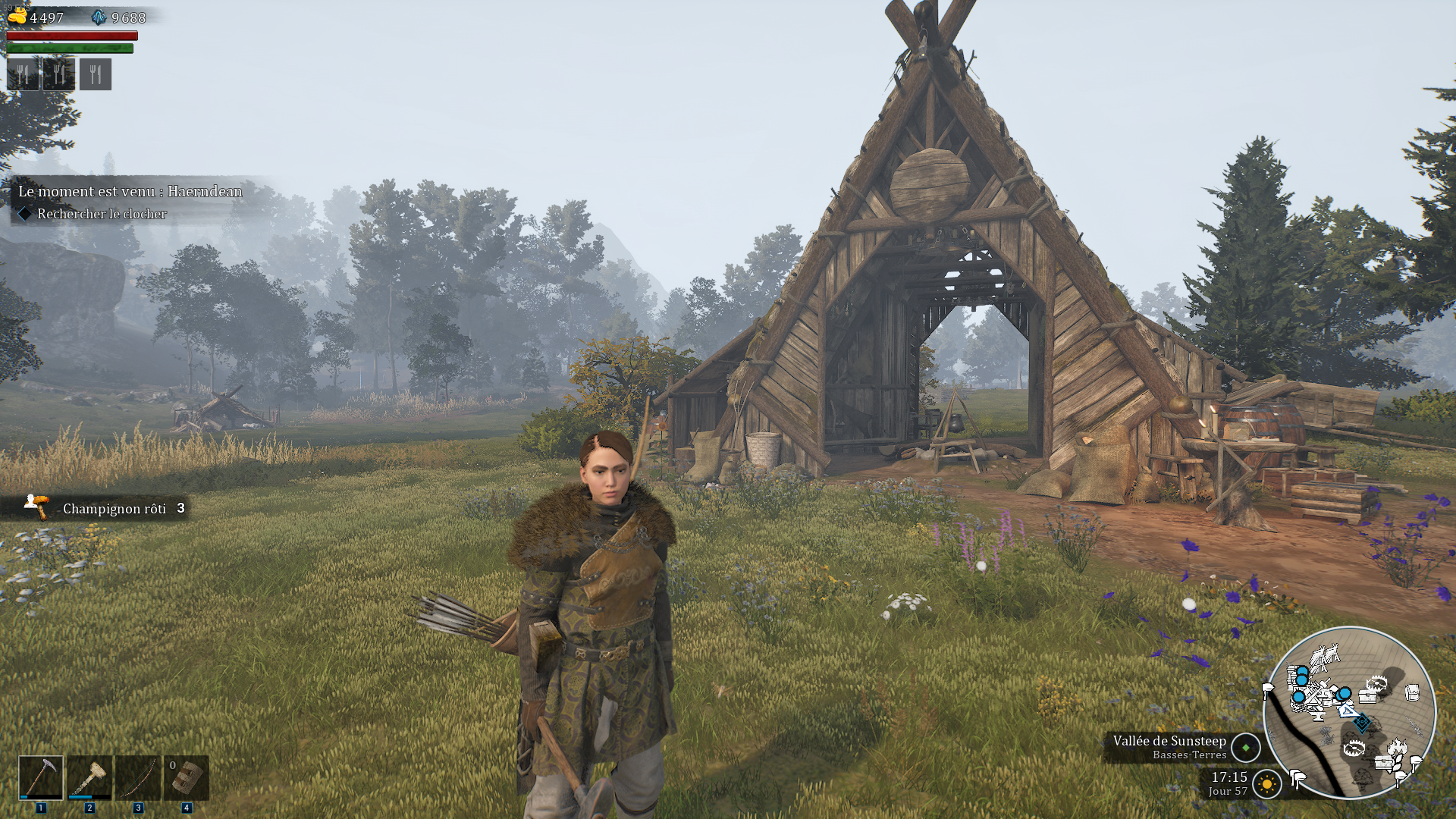This screenshot has width=1456, height=819.
Task: Click the backpack marker on the minimap
Action: (1412, 692)
